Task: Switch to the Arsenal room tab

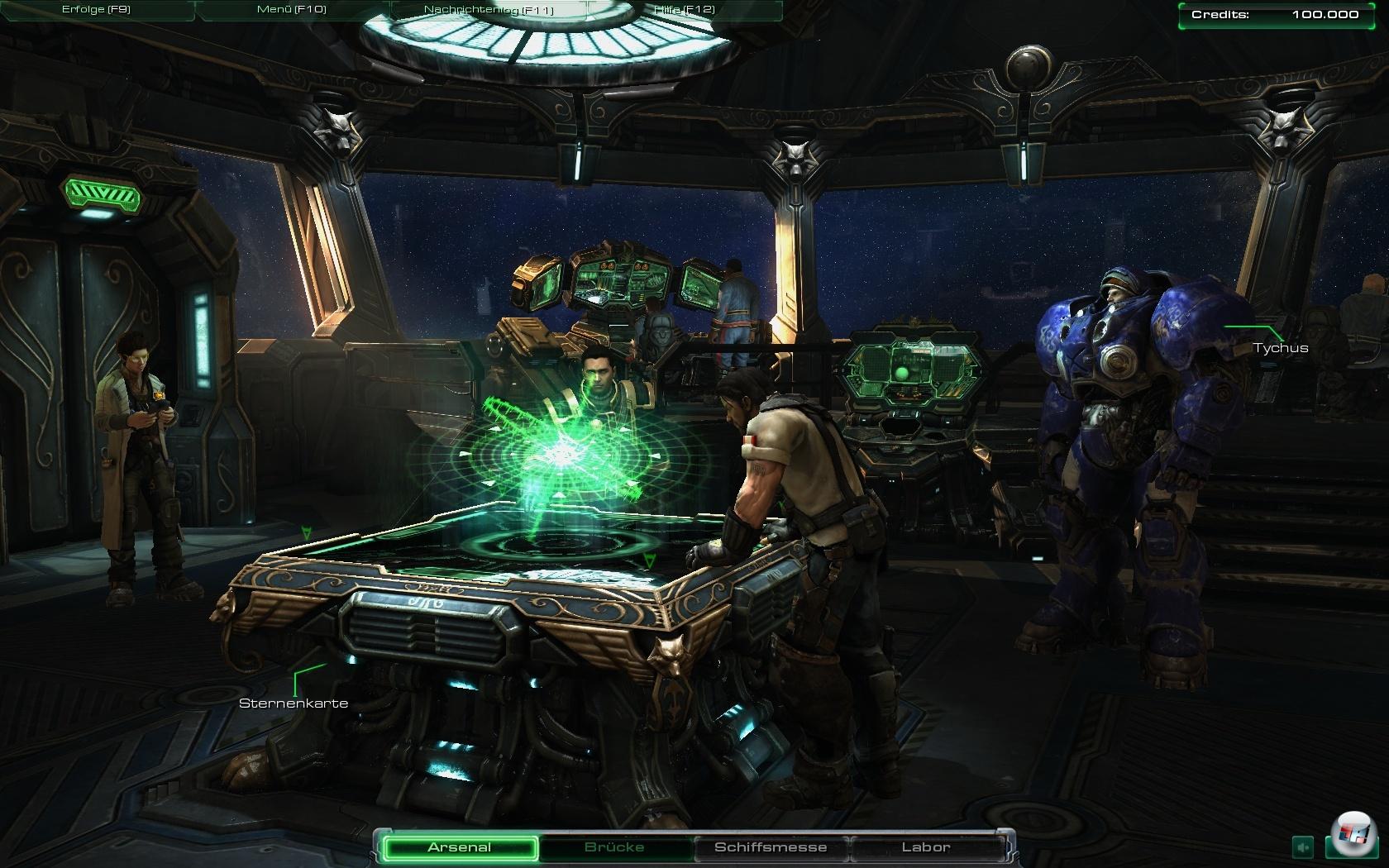Action: [x=460, y=847]
